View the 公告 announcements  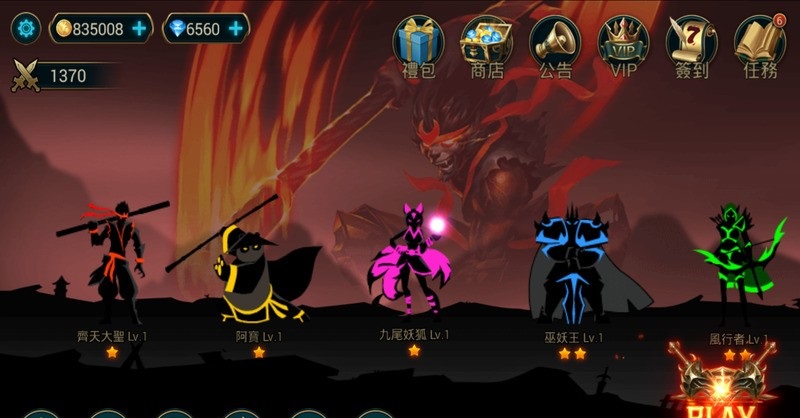(x=555, y=43)
